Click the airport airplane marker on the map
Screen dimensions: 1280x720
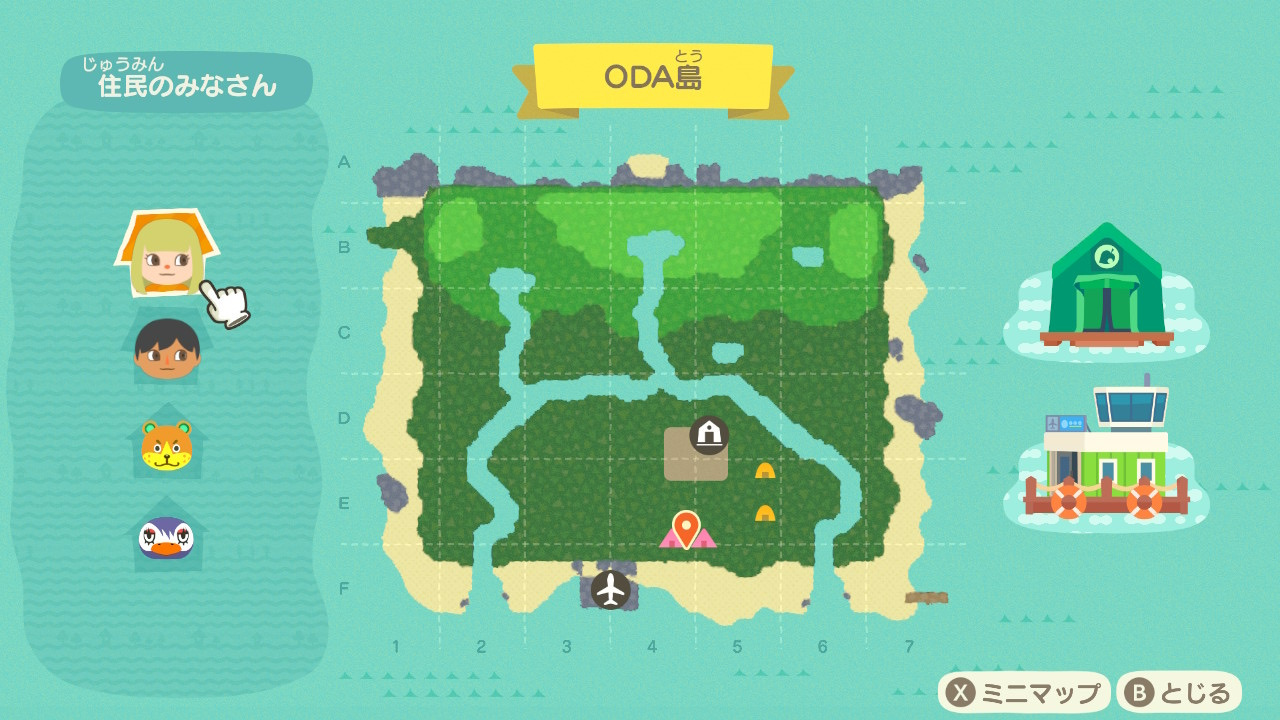pyautogui.click(x=610, y=590)
